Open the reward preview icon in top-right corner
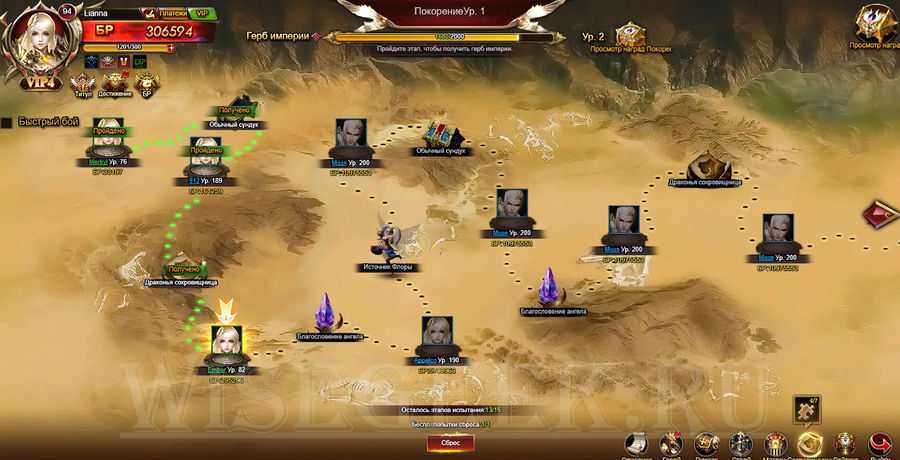This screenshot has height=460, width=900. [874, 22]
